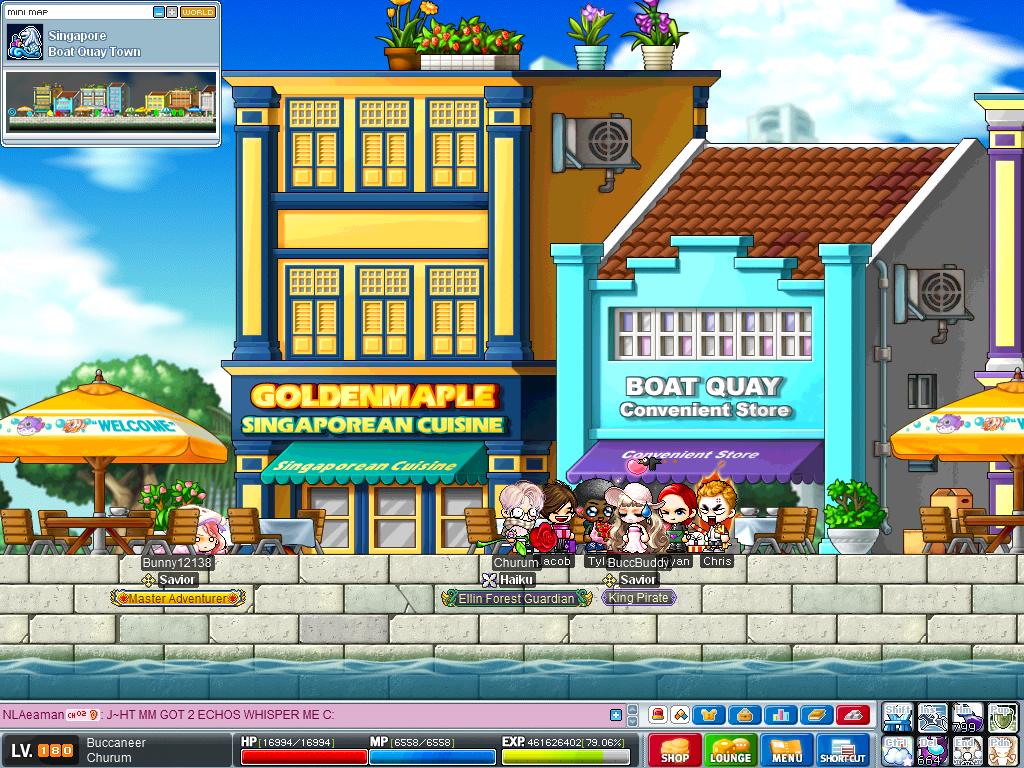Open the skill book icon button
Image resolution: width=1024 pixels, height=768 pixels.
(x=816, y=715)
